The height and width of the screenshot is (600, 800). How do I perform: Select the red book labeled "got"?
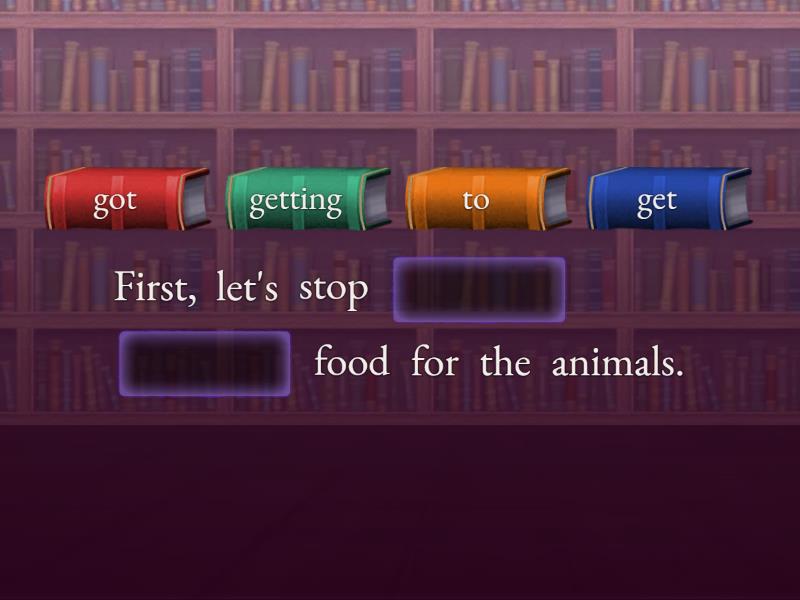[126, 199]
